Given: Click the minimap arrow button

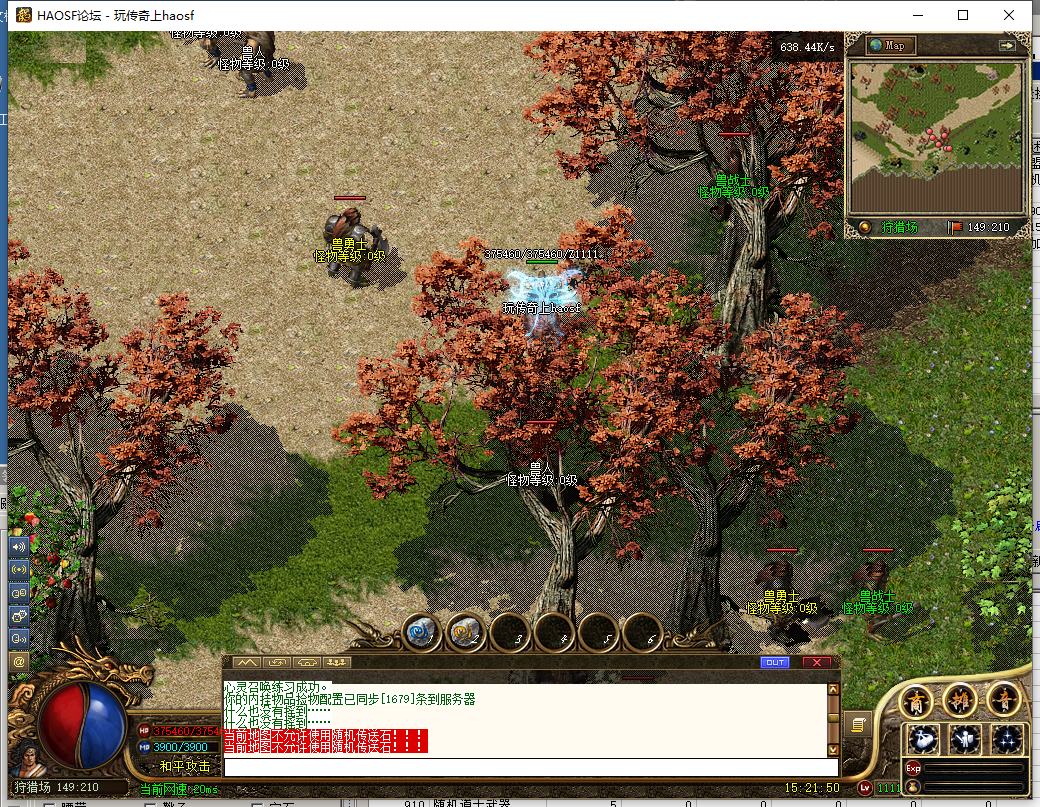Looking at the screenshot, I should (x=1006, y=45).
